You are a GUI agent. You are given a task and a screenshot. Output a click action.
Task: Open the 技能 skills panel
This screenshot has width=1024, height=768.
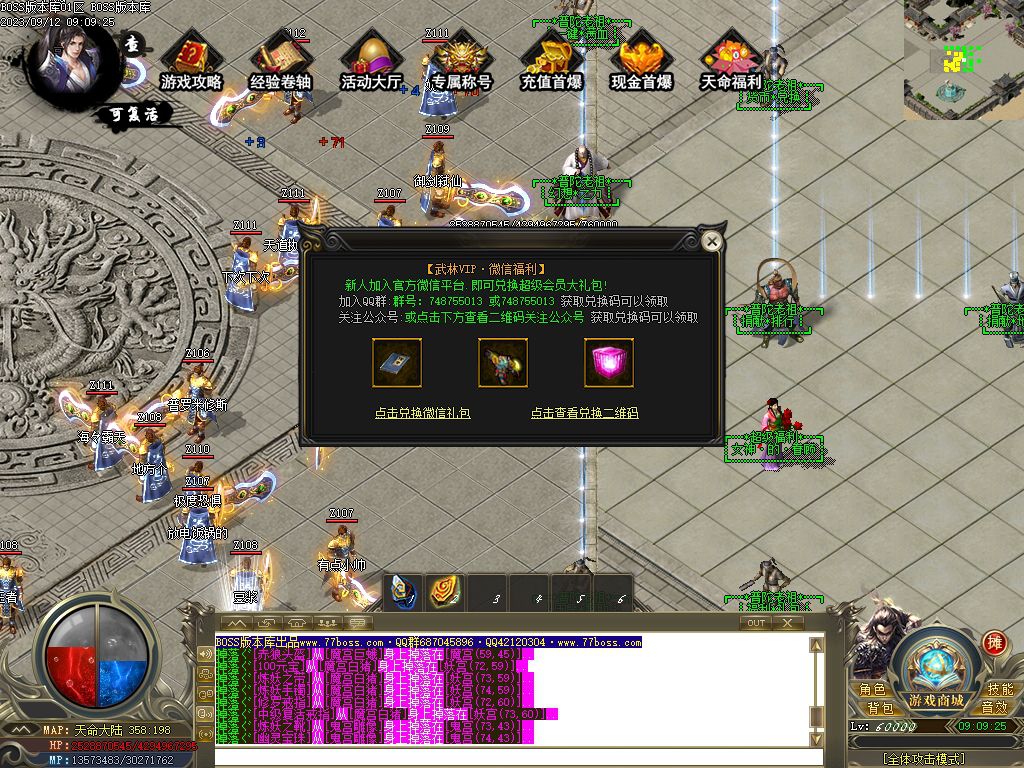1000,690
